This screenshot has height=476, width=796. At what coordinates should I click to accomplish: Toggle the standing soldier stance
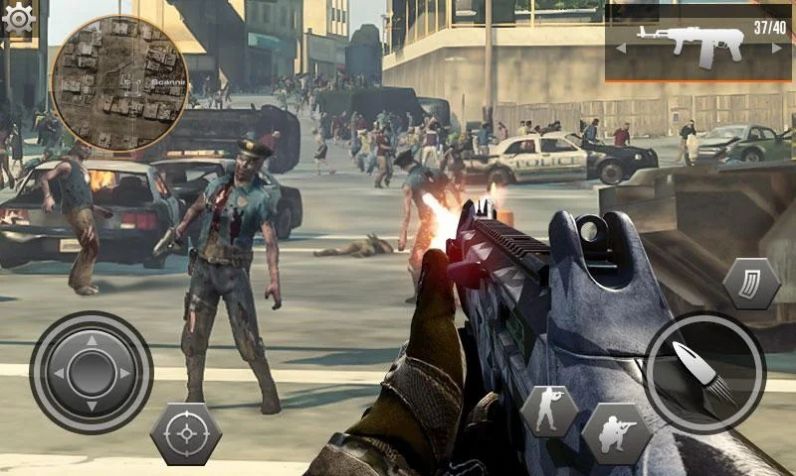pyautogui.click(x=548, y=411)
